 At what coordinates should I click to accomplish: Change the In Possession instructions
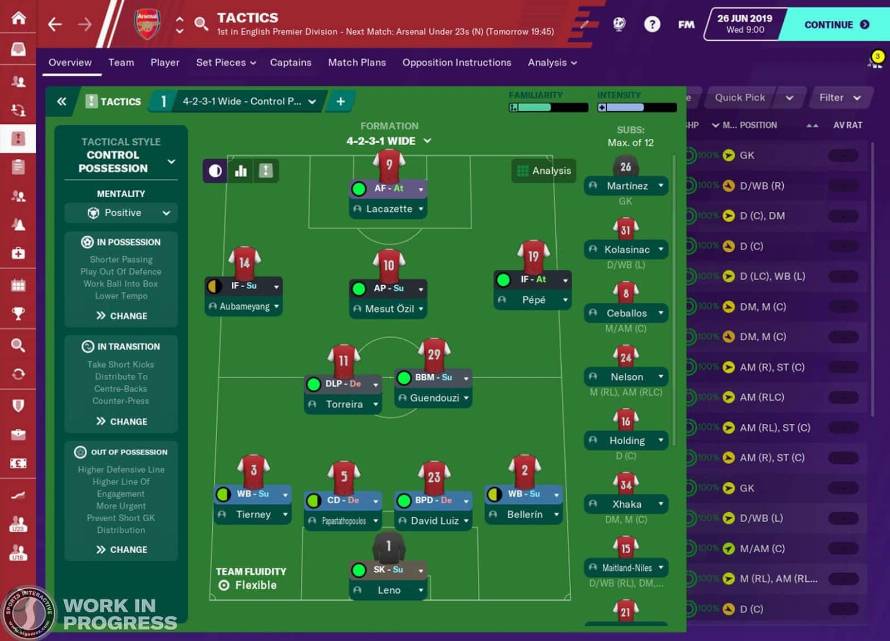pyautogui.click(x=121, y=316)
